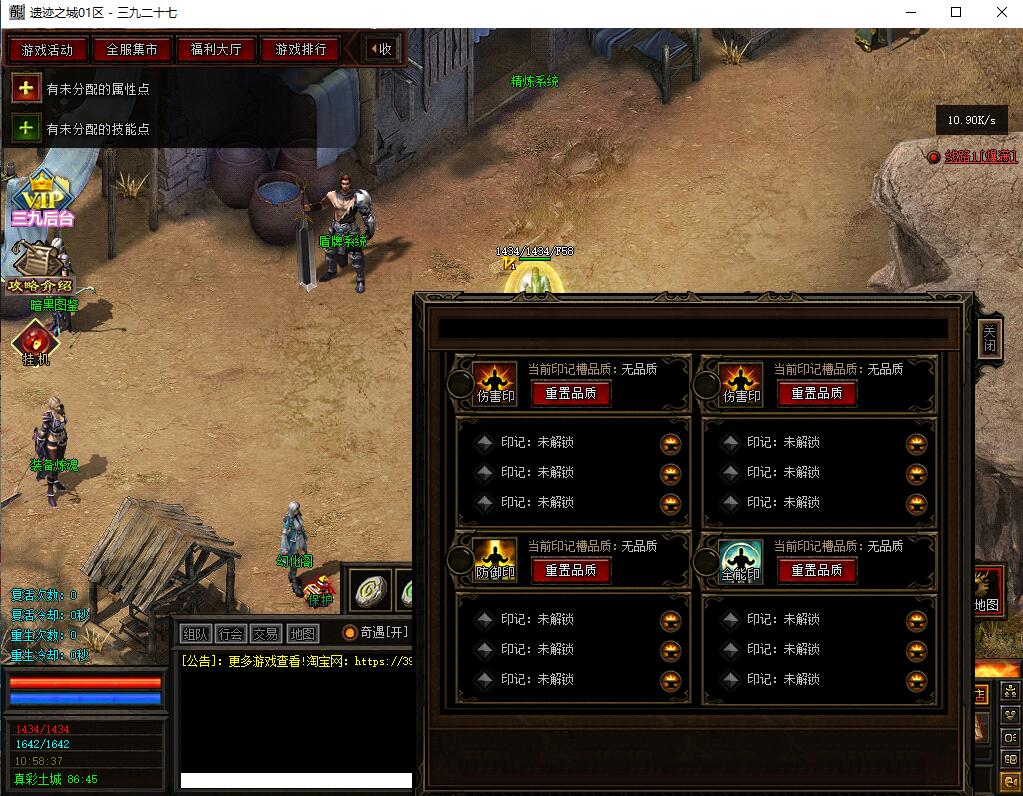Allocate unassigned attribute points via yellow plus
The width and height of the screenshot is (1023, 796).
tap(26, 89)
